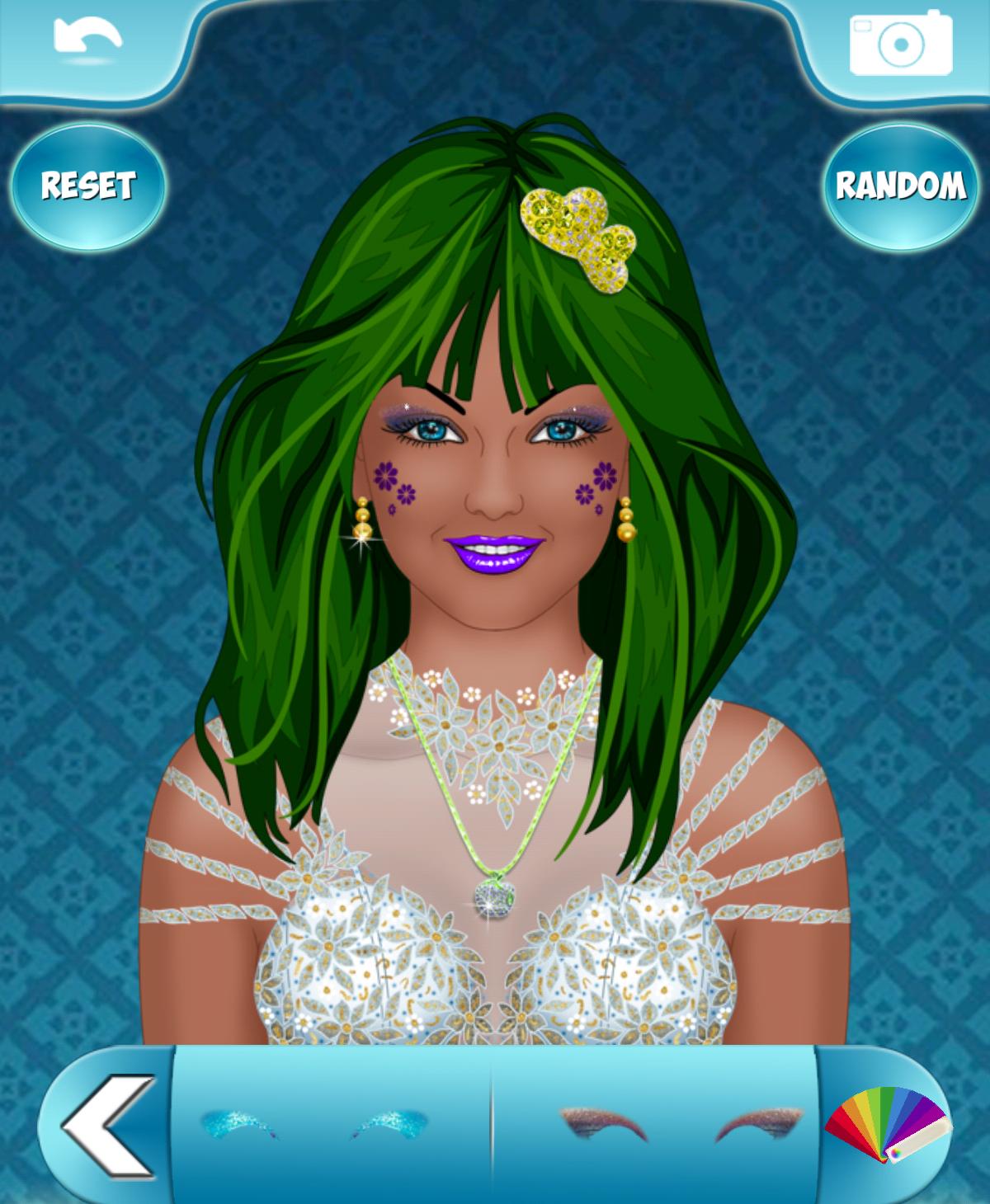Choose the purple-red eyeshadow option

tap(681, 1124)
